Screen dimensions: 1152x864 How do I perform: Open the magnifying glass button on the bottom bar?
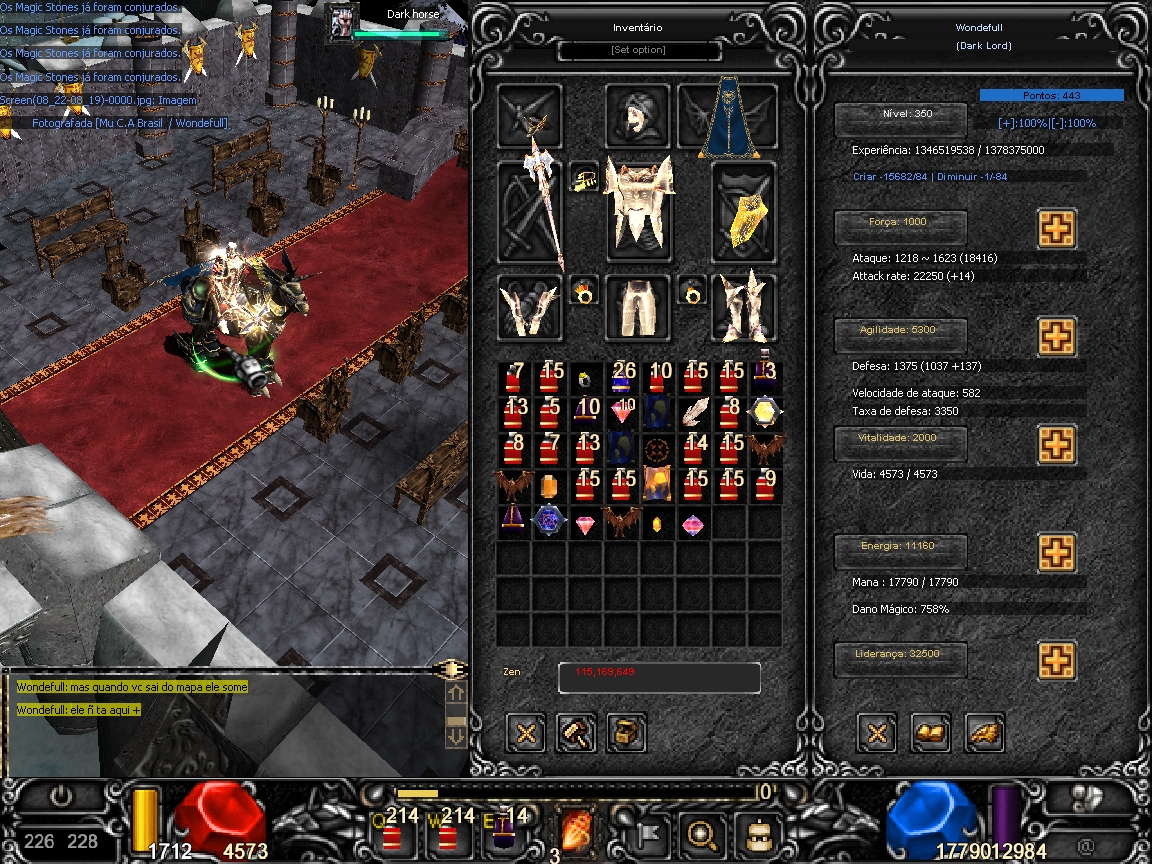point(700,830)
